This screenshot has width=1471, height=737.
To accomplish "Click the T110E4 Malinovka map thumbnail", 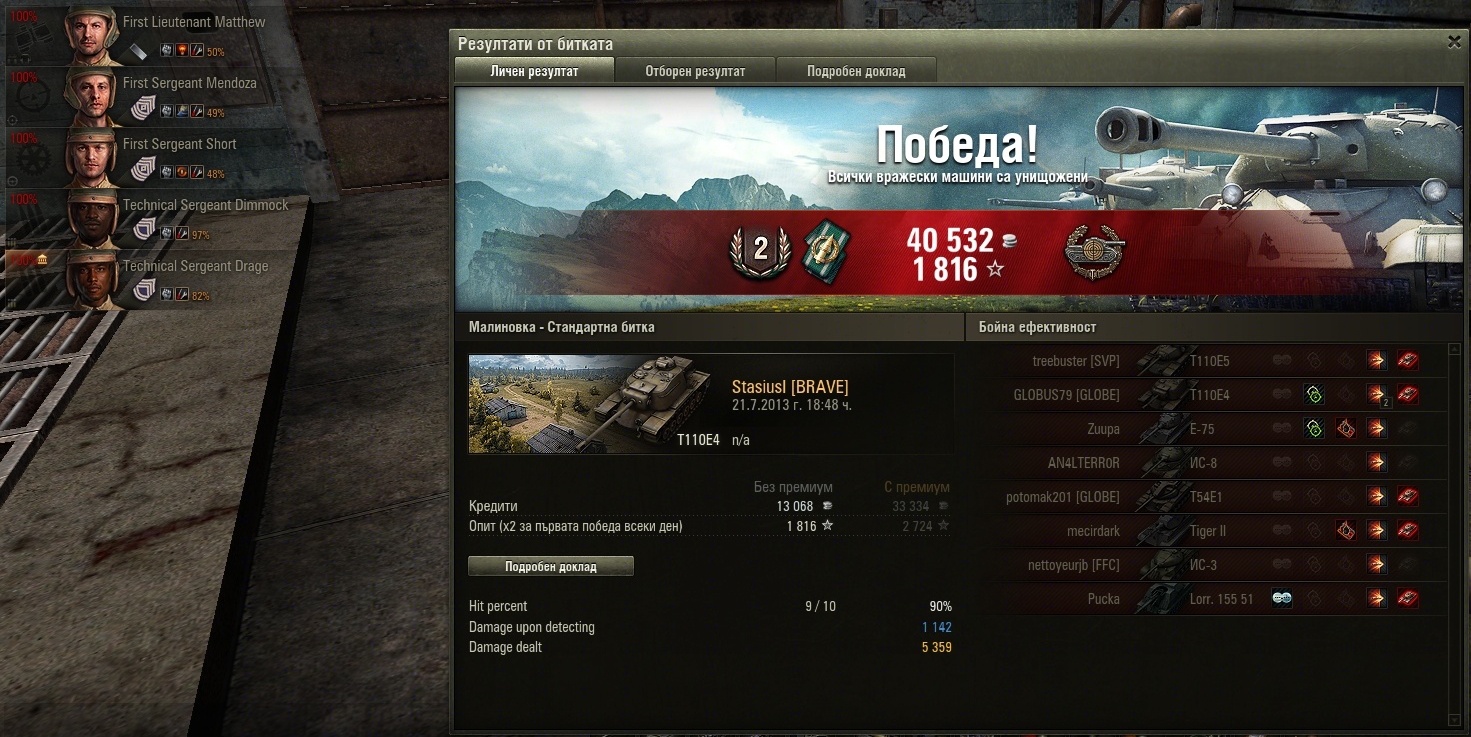I will click(595, 403).
